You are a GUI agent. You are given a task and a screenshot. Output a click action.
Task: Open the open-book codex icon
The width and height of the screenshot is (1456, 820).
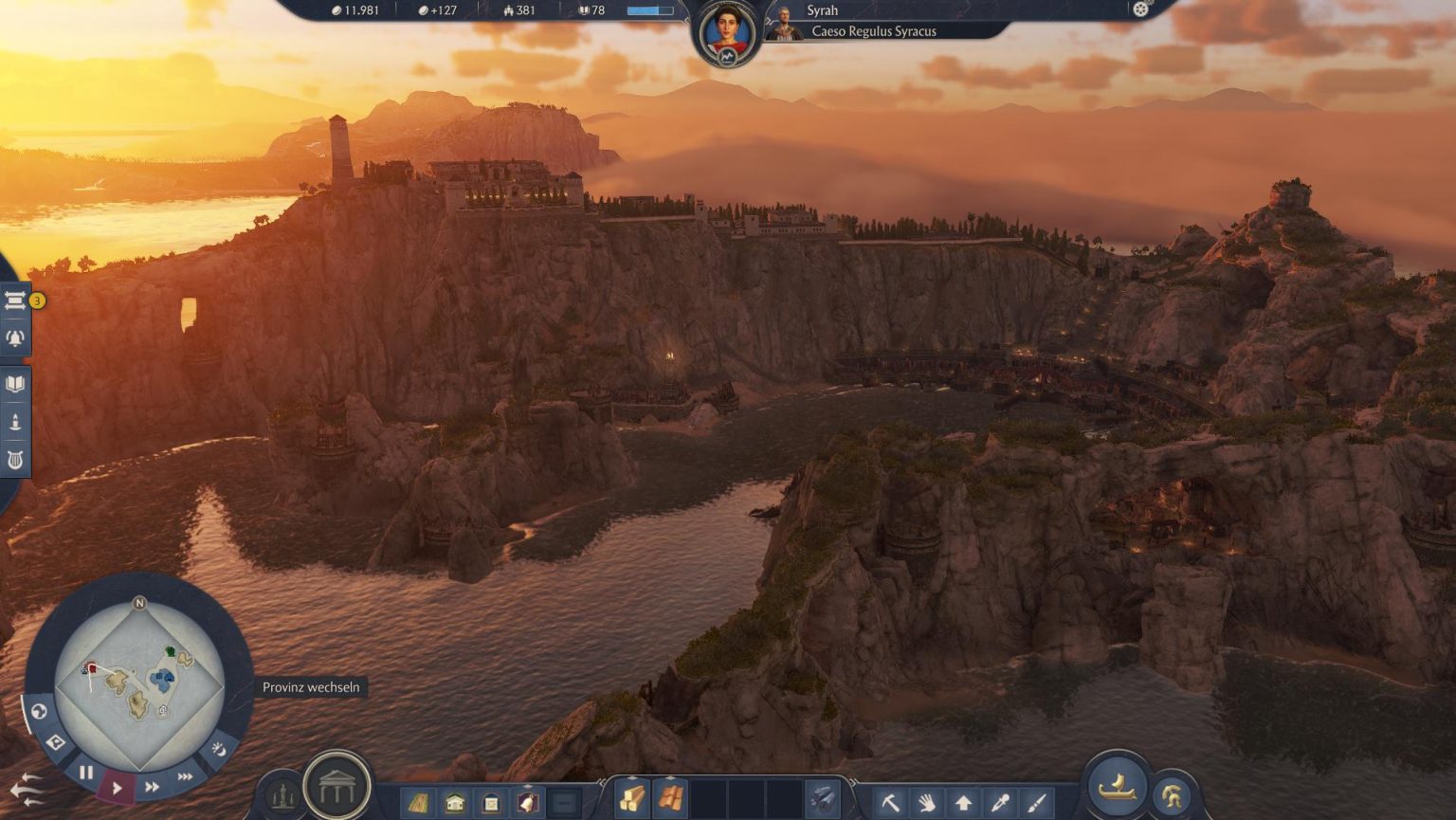pyautogui.click(x=15, y=384)
